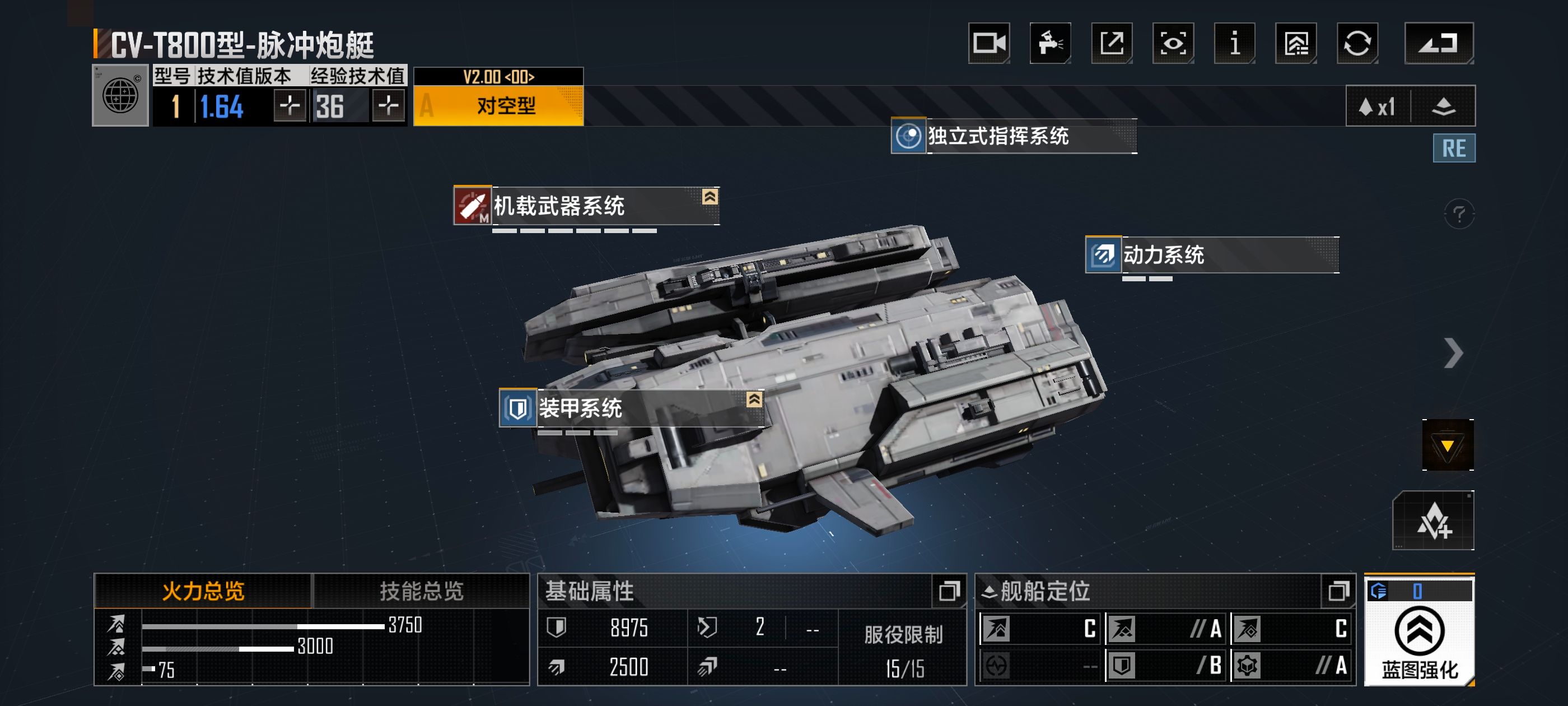Click the video recording icon in the top toolbar
Viewport: 1568px width, 706px height.
coord(989,43)
